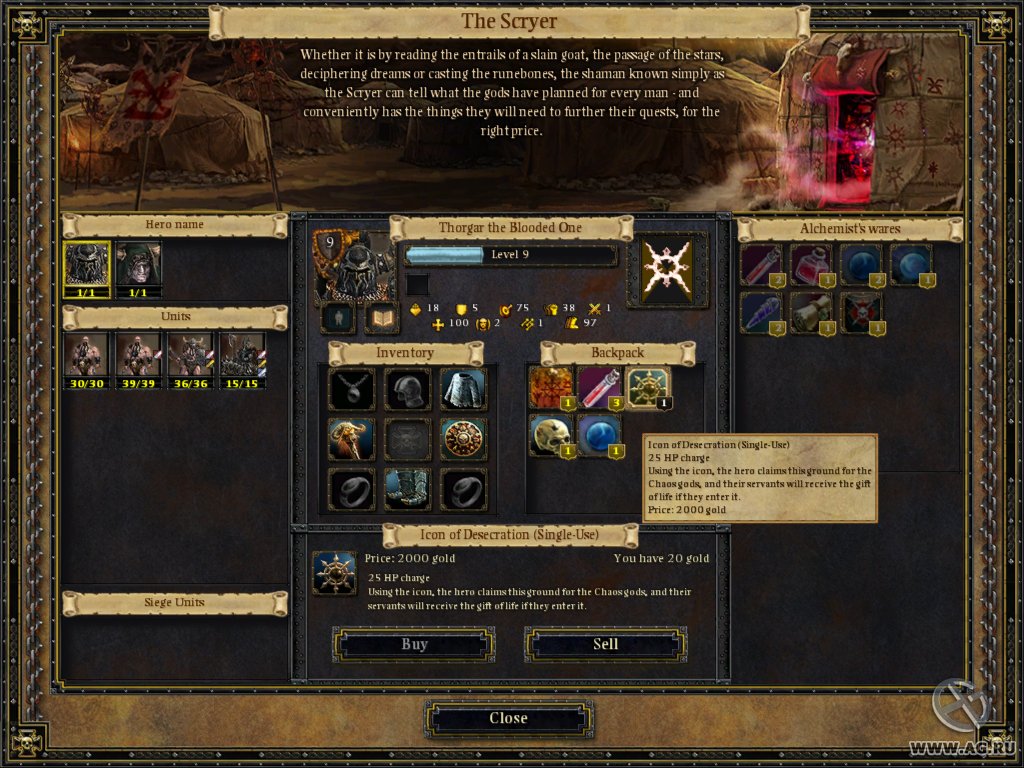Select the equipped round shield slot
Image resolution: width=1024 pixels, height=768 pixels.
coord(463,439)
